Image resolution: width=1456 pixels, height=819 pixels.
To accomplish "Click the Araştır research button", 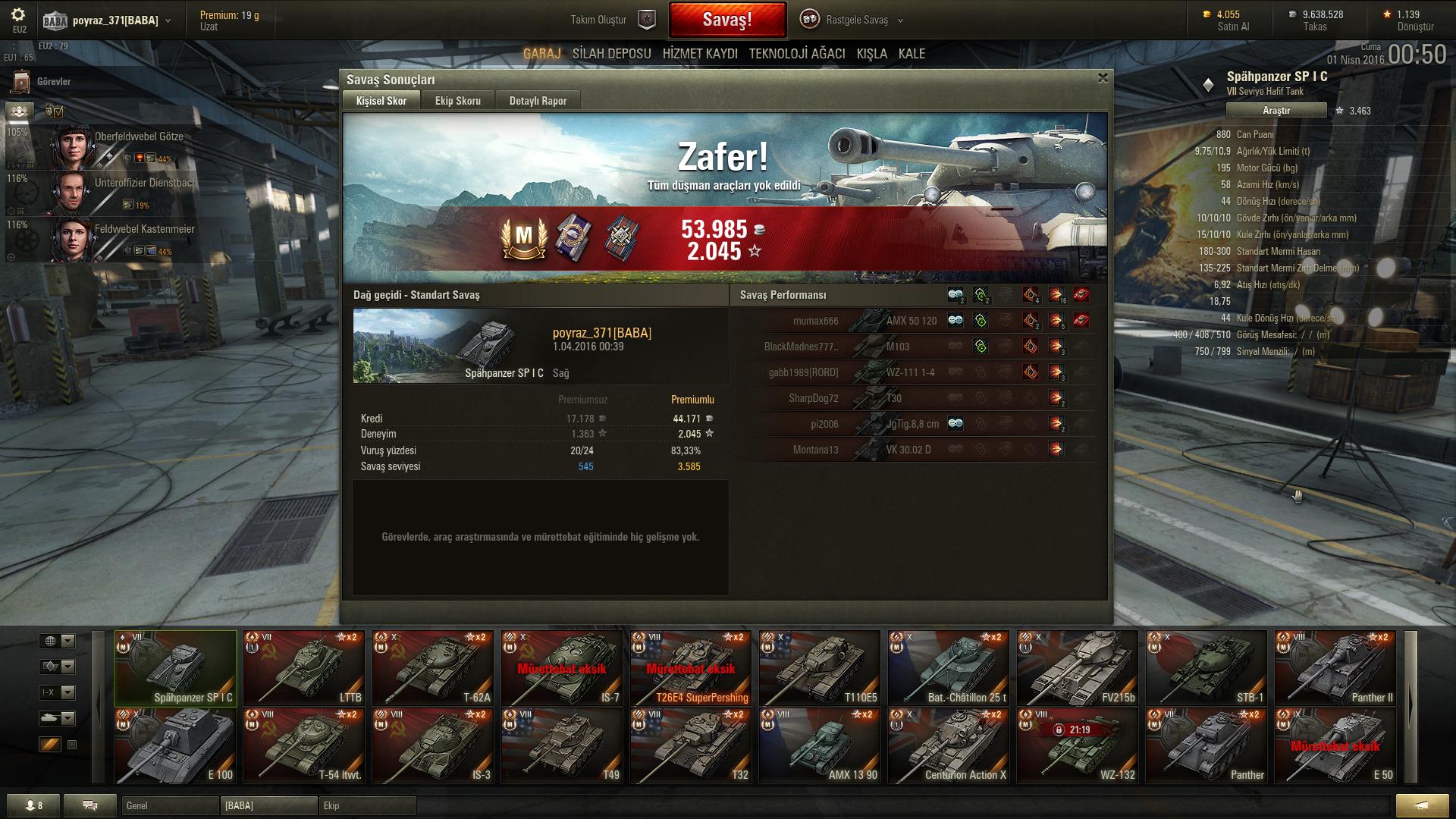I will [x=1276, y=111].
